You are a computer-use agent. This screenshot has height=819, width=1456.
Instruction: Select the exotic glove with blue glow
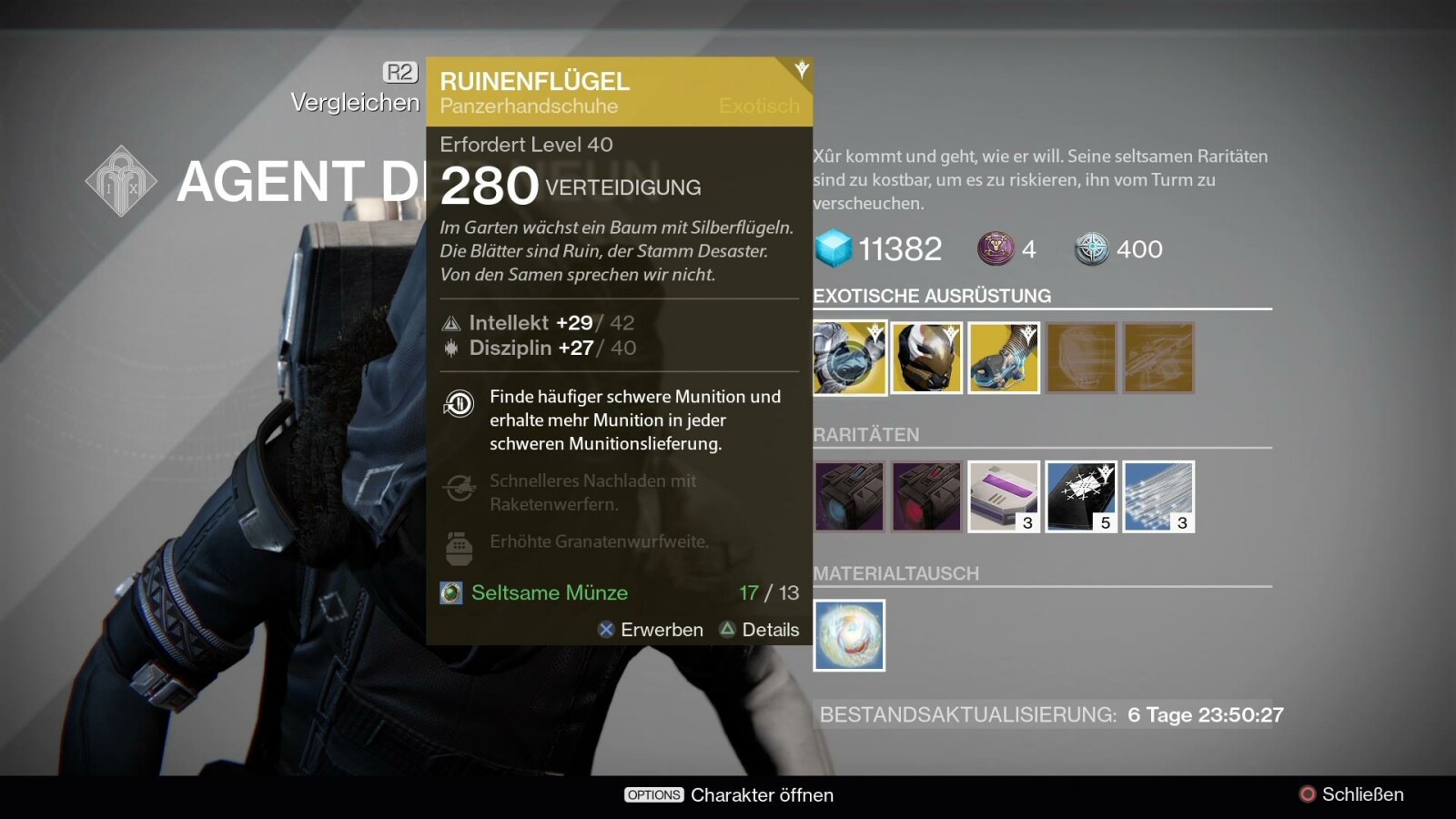click(x=1004, y=359)
